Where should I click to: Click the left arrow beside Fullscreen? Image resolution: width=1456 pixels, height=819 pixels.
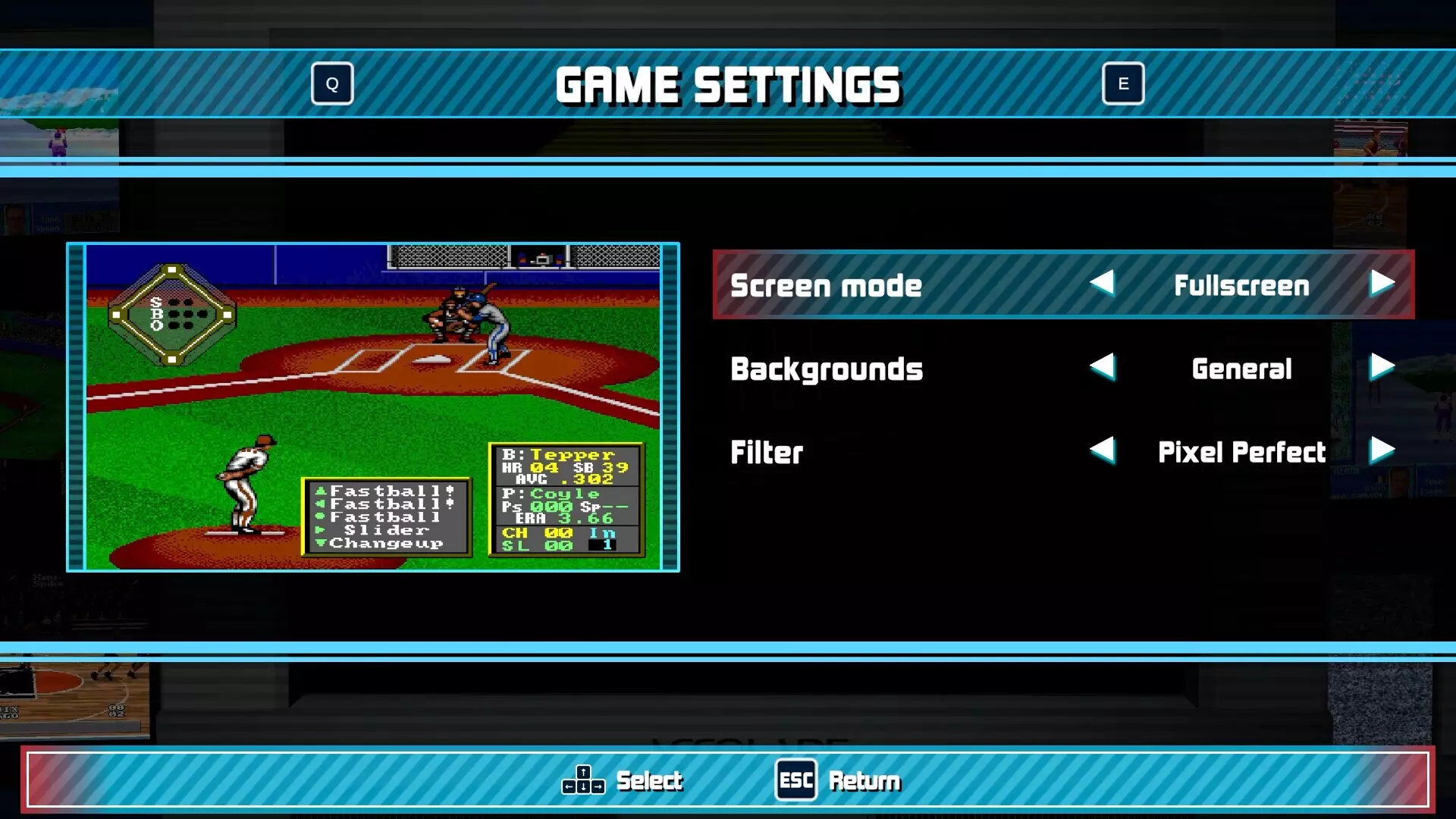(x=1103, y=284)
